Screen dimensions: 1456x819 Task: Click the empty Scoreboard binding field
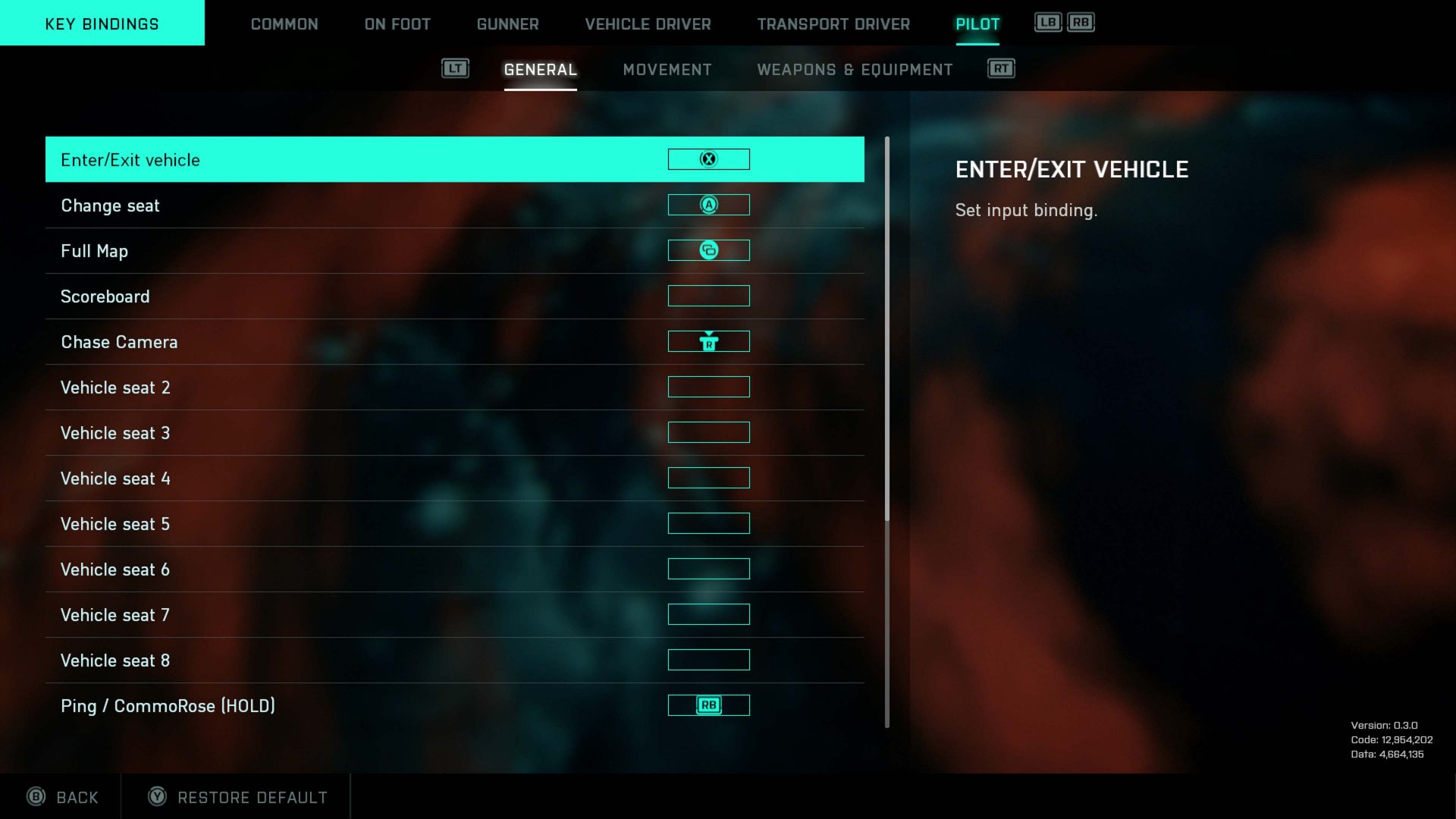click(x=708, y=296)
